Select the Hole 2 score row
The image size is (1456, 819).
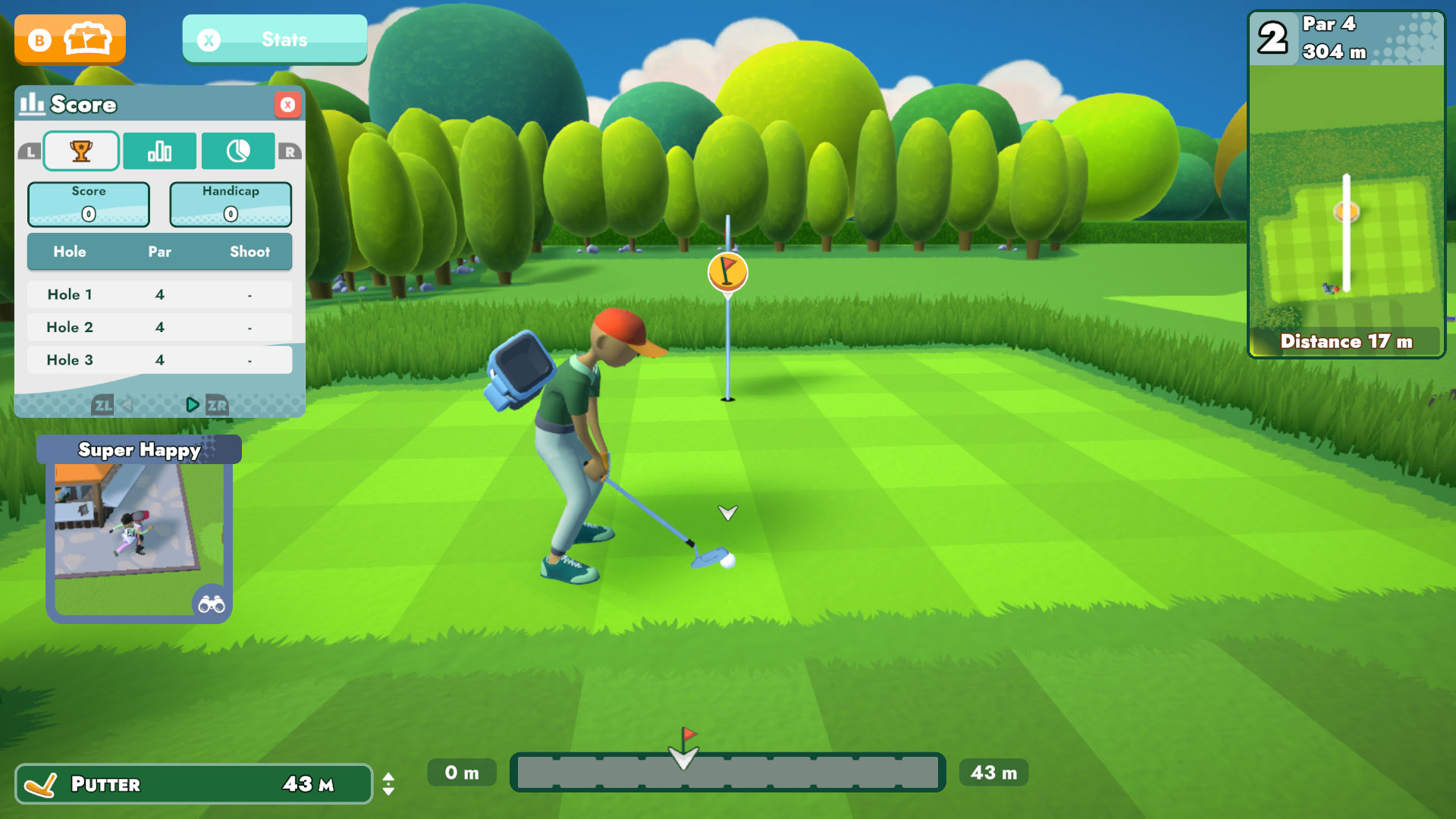(x=160, y=327)
